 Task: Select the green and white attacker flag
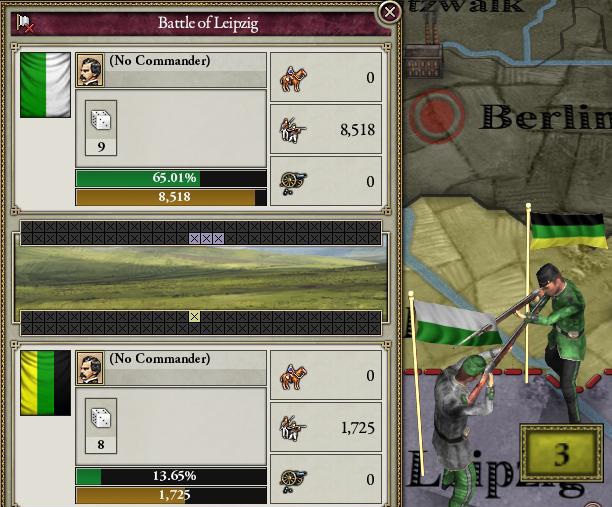point(45,85)
